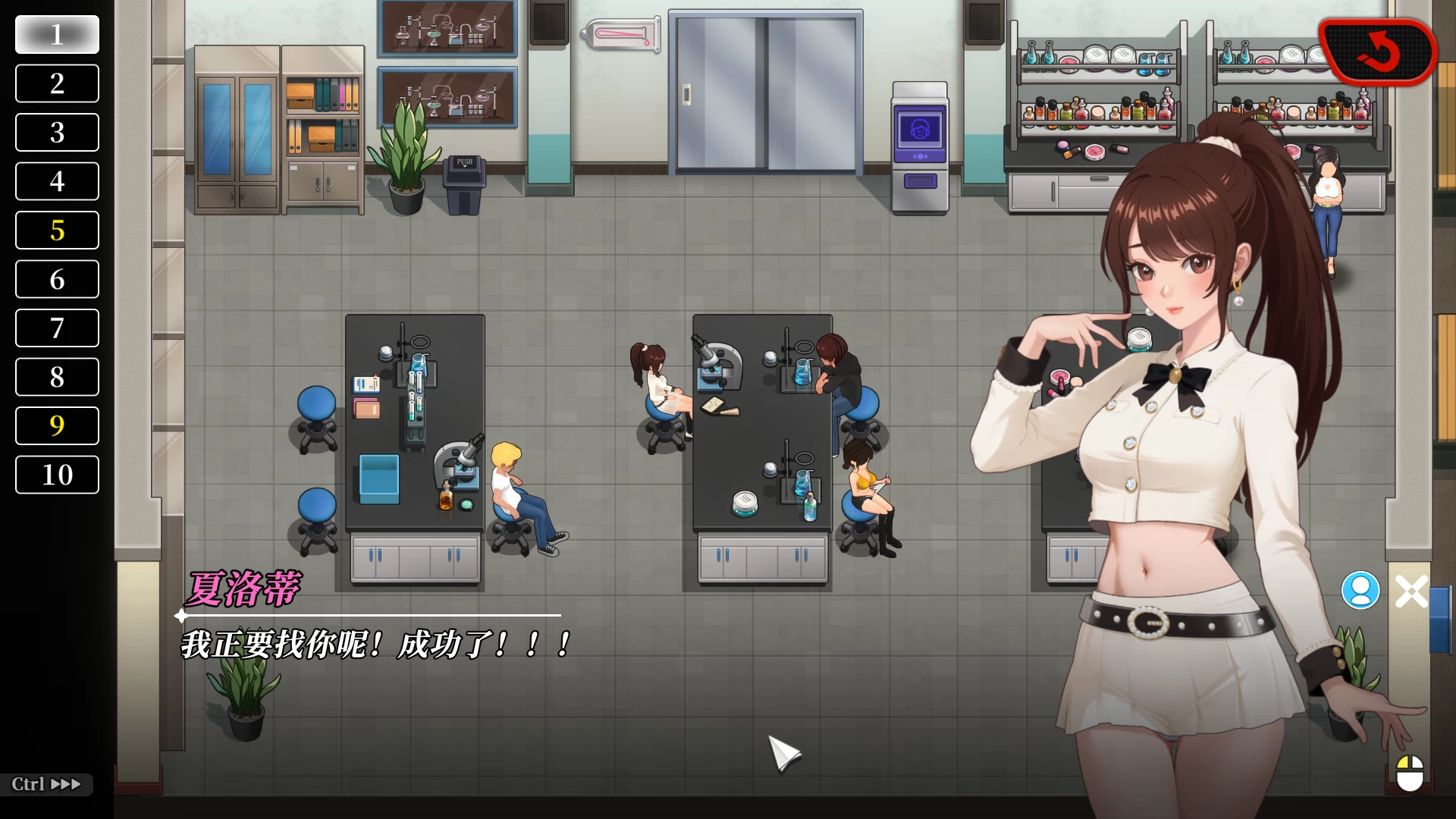Select highlighted chapter 5 in the list
This screenshot has height=819, width=1456.
(x=56, y=230)
